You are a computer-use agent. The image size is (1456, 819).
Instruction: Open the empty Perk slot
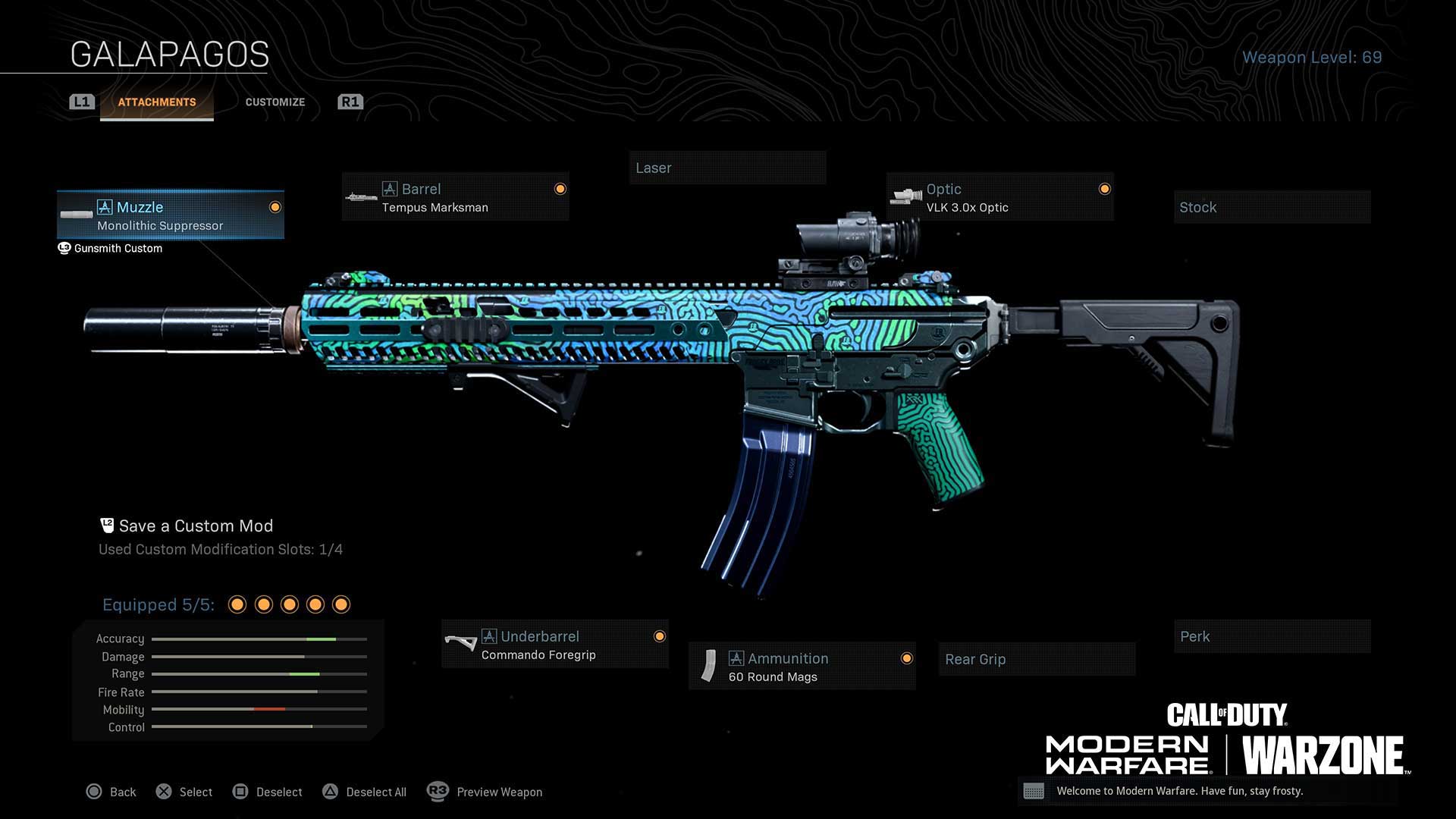[1272, 636]
